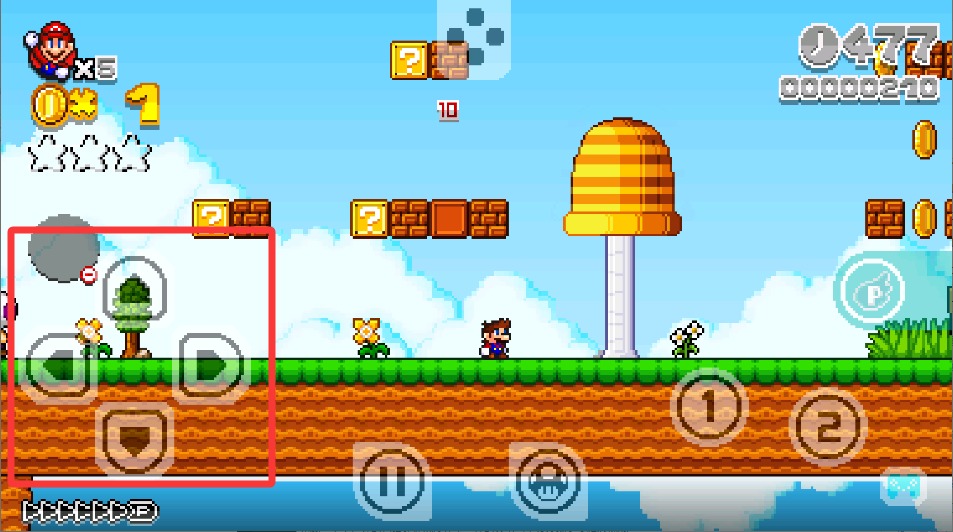Open the gamepad icon in the corner

point(903,486)
